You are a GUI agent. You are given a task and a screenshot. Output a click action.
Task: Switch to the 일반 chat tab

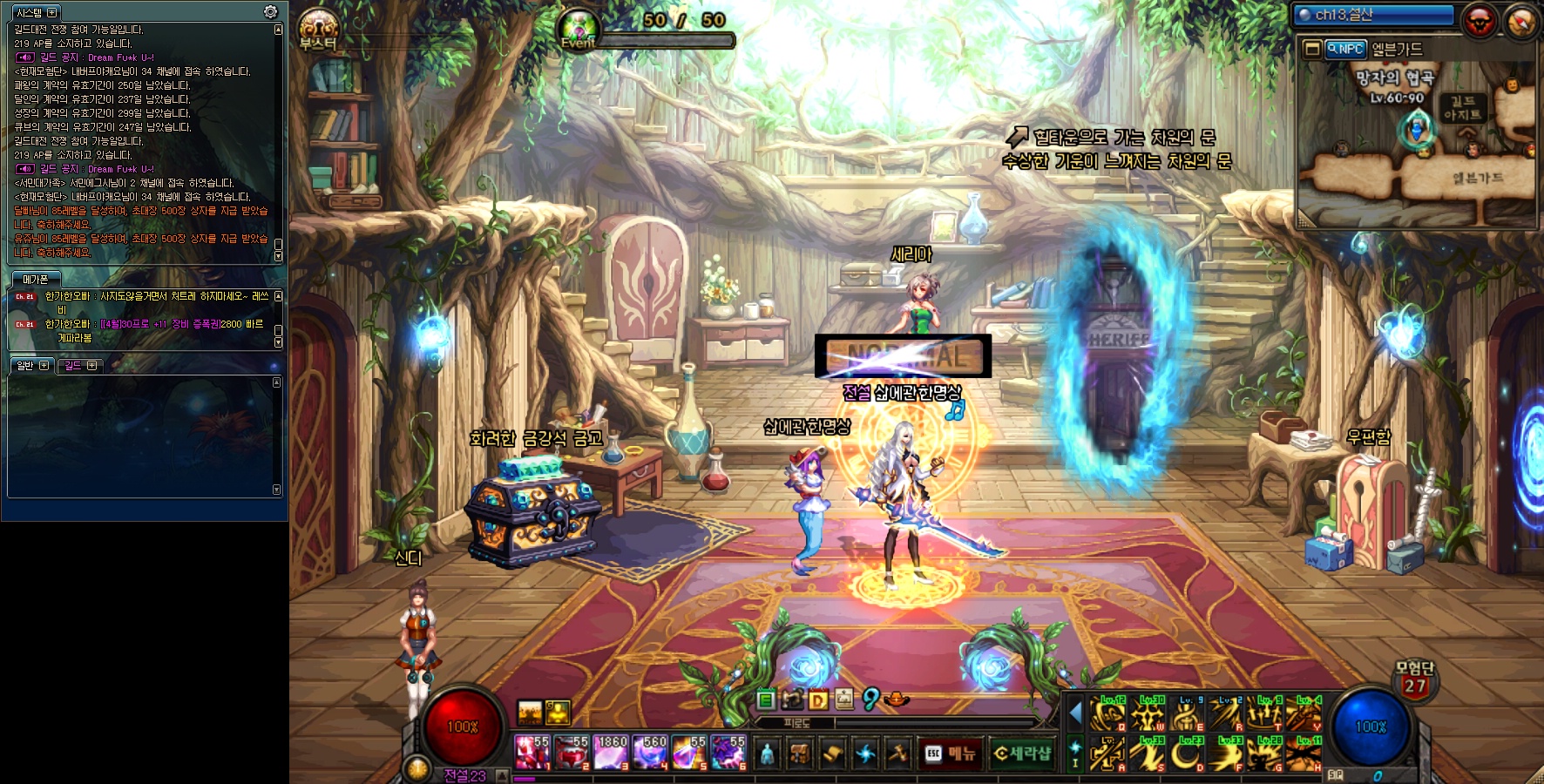click(32, 366)
